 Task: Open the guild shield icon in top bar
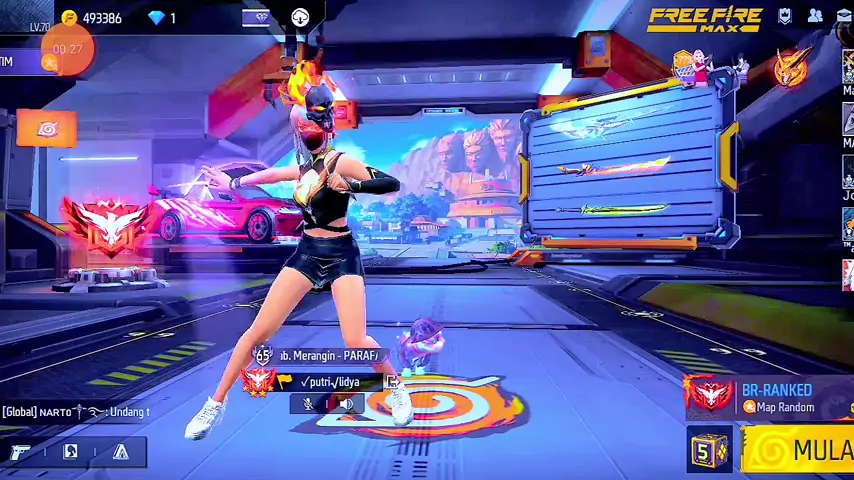click(x=785, y=16)
